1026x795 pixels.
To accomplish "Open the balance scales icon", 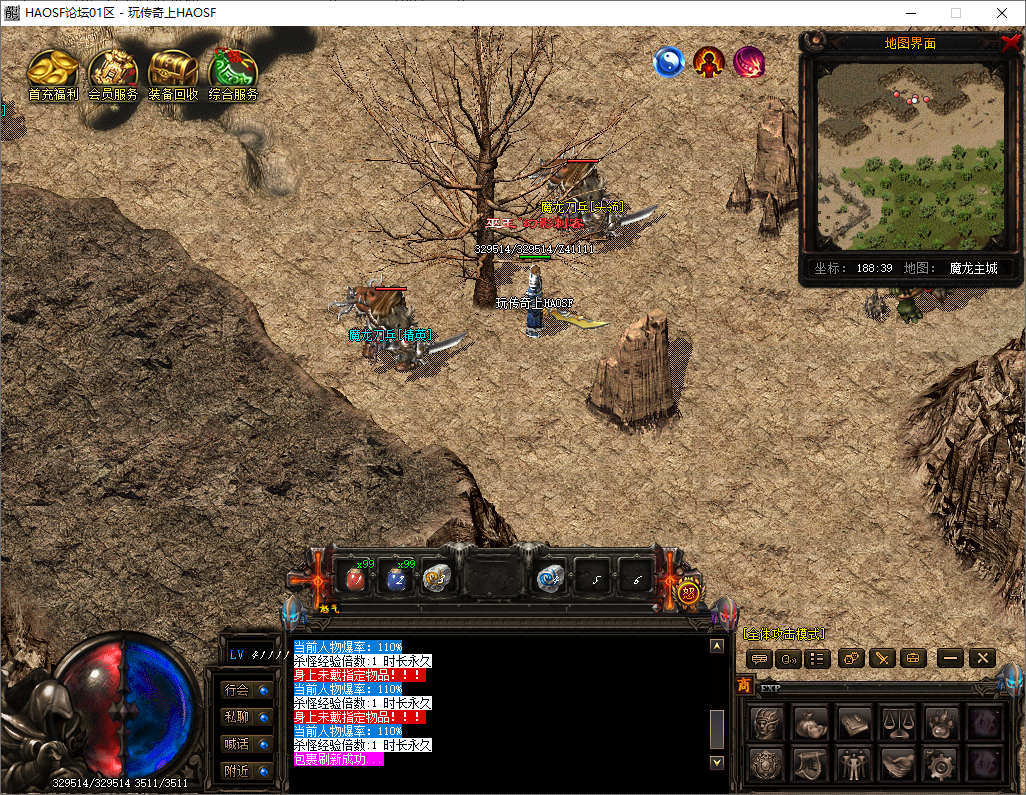I will click(x=897, y=721).
